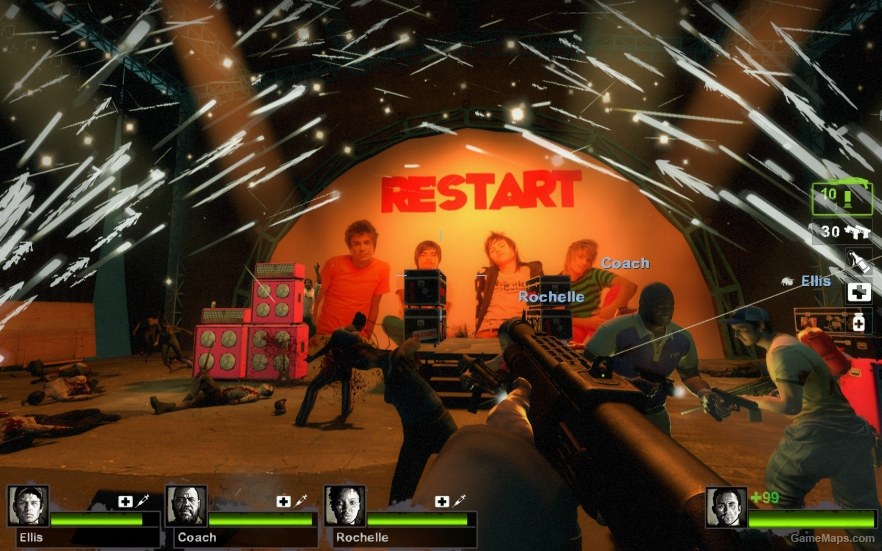
Task: Equip the molotov bottle throwable
Action: (x=858, y=262)
